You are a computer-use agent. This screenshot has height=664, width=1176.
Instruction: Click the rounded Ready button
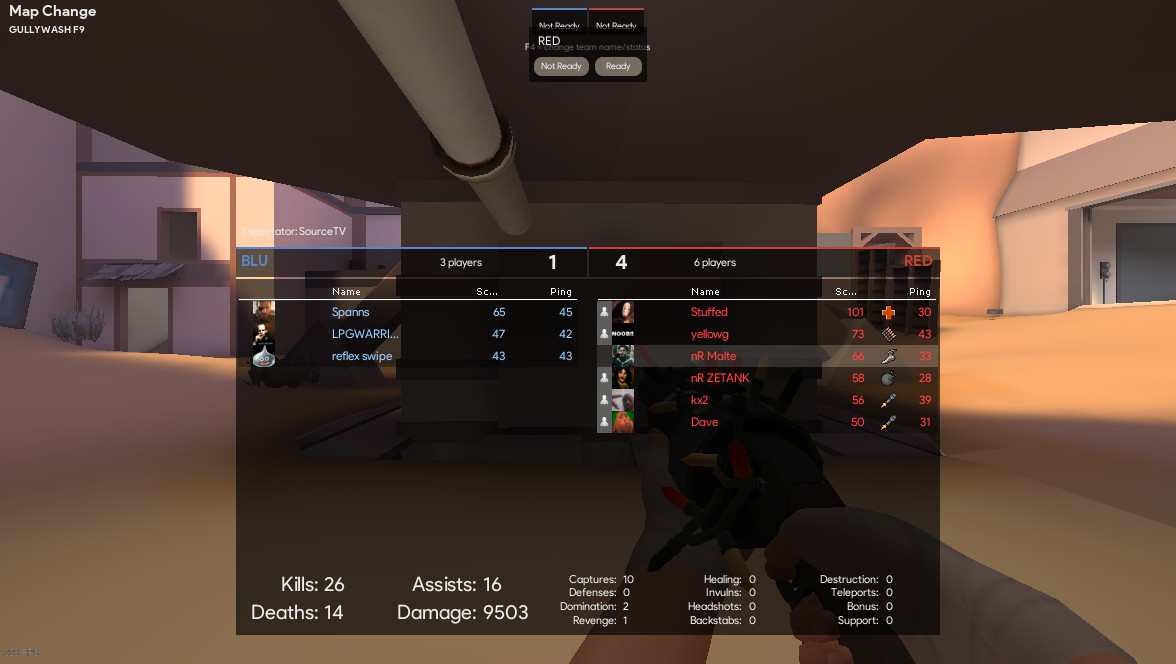tap(618, 67)
